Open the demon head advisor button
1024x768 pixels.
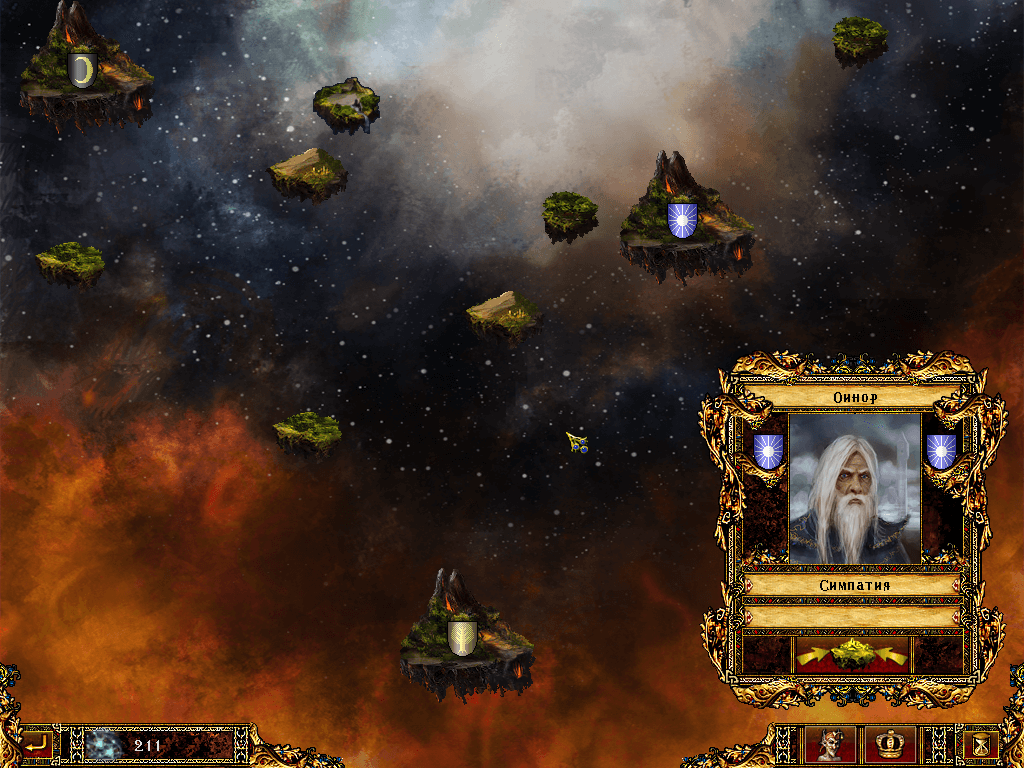tap(829, 745)
